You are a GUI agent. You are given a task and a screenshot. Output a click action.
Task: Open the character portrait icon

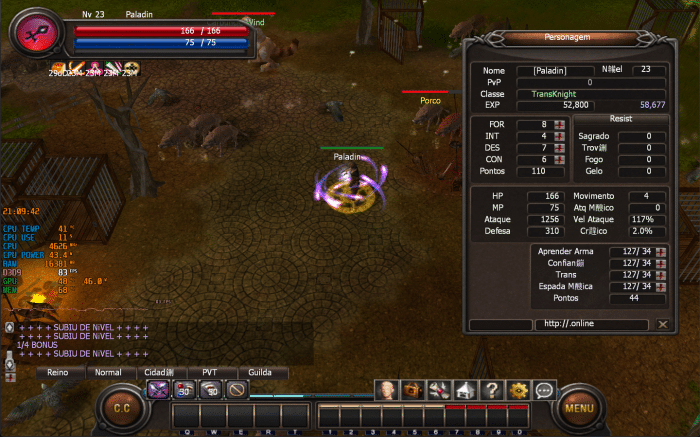tap(387, 390)
